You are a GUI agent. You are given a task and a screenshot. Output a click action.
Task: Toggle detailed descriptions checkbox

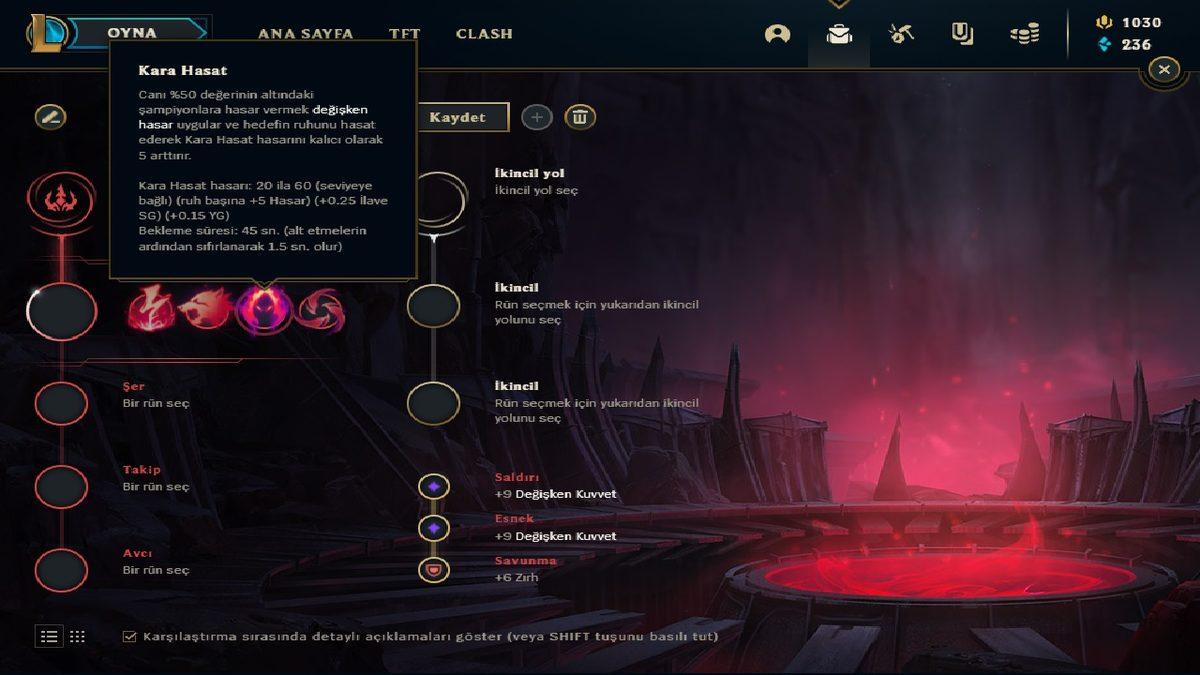point(129,636)
